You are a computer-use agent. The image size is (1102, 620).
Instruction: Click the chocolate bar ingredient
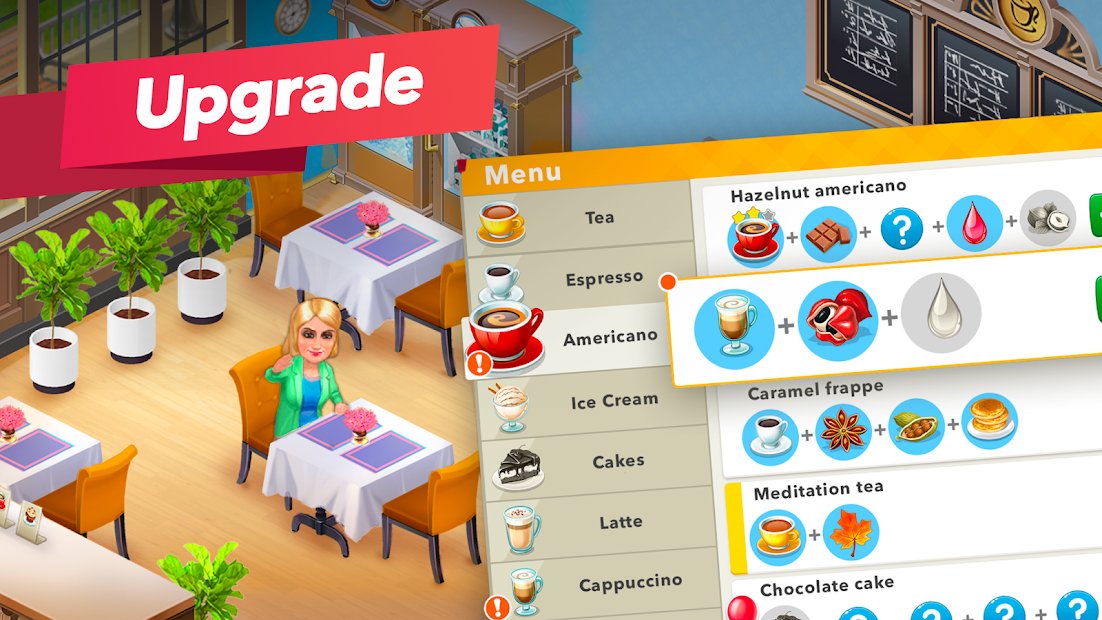[829, 234]
